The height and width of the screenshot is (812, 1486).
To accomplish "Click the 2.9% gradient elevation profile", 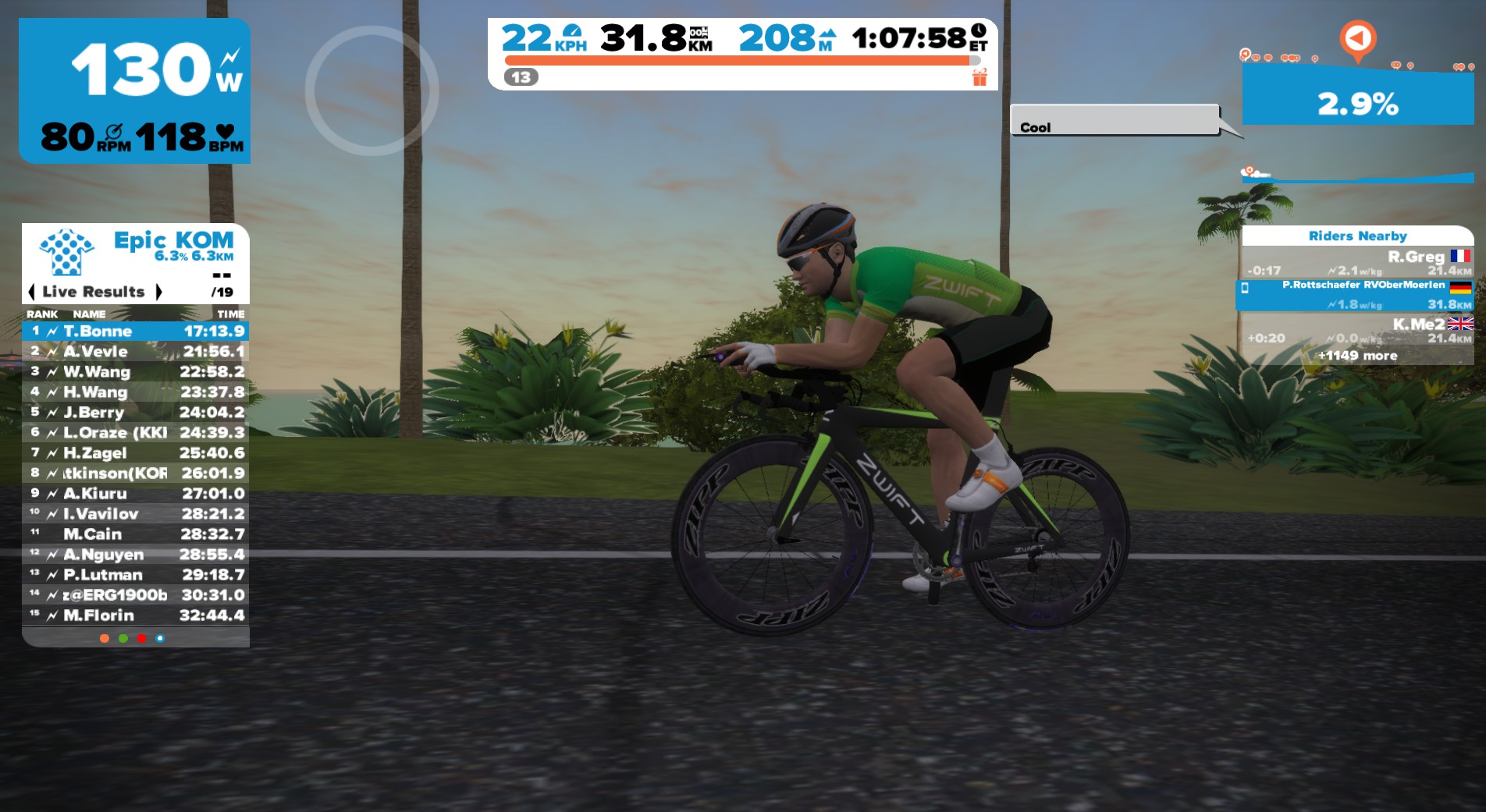I will pos(1357,98).
